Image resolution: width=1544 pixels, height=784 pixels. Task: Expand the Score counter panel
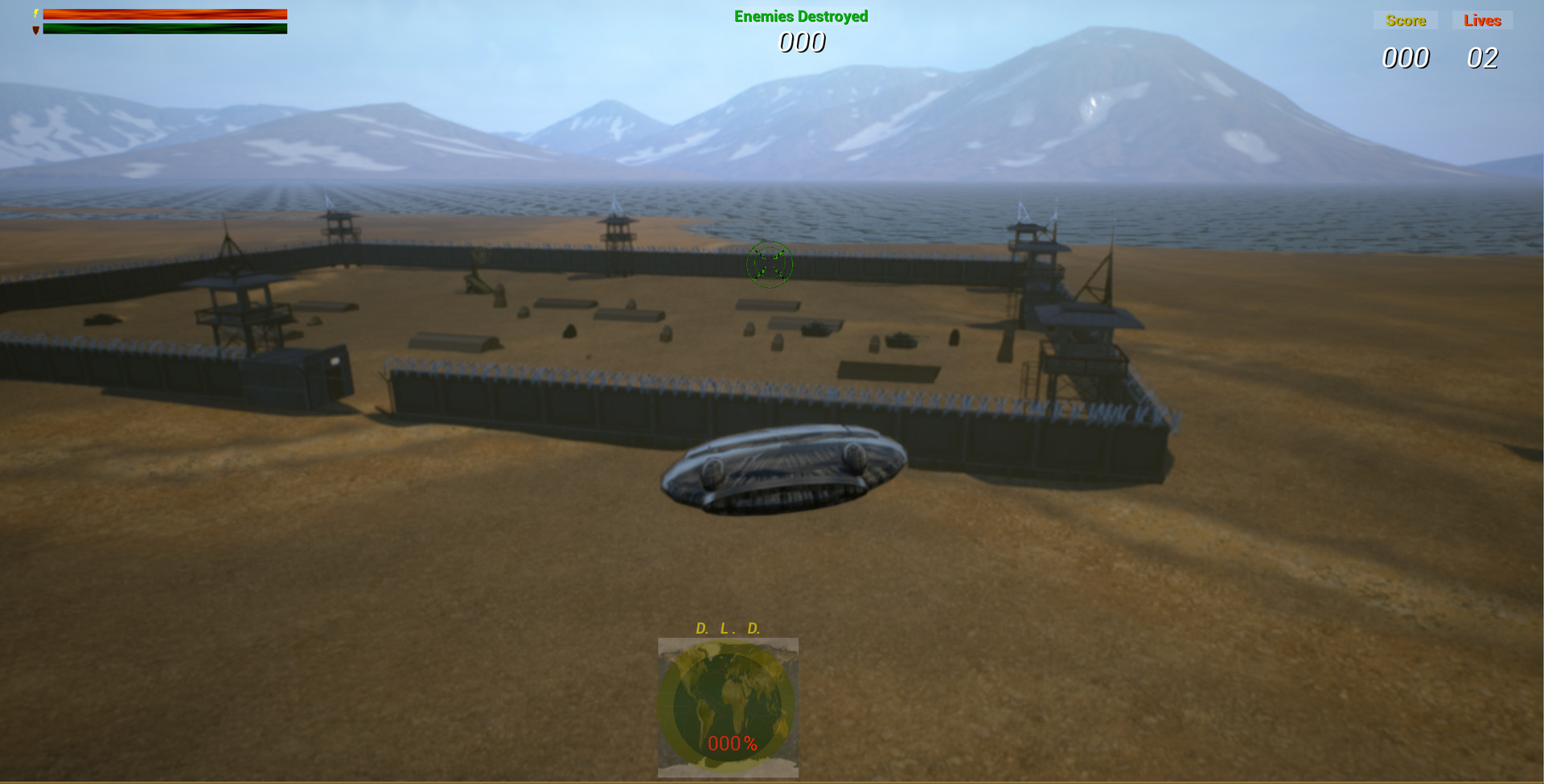click(x=1406, y=57)
